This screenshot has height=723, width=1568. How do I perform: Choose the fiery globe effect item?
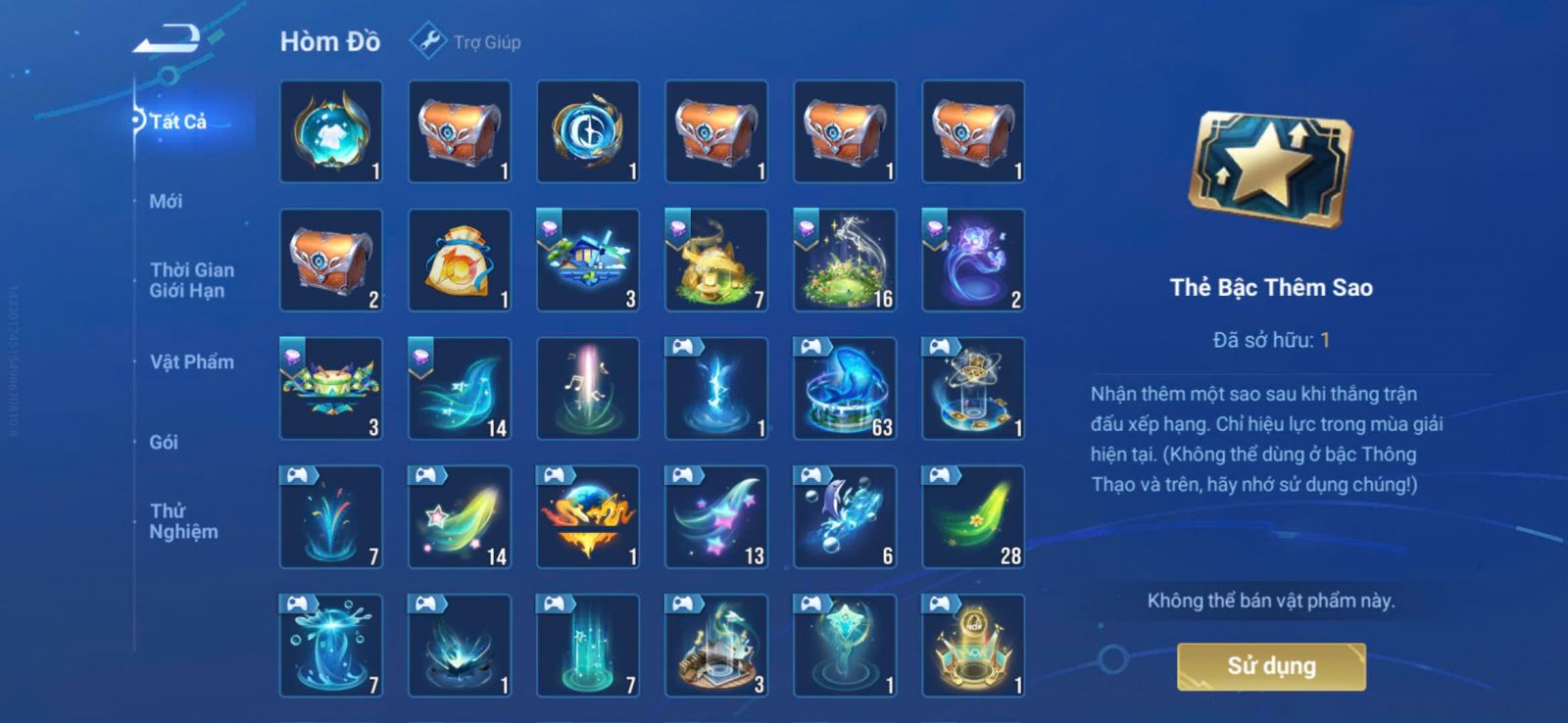click(588, 516)
